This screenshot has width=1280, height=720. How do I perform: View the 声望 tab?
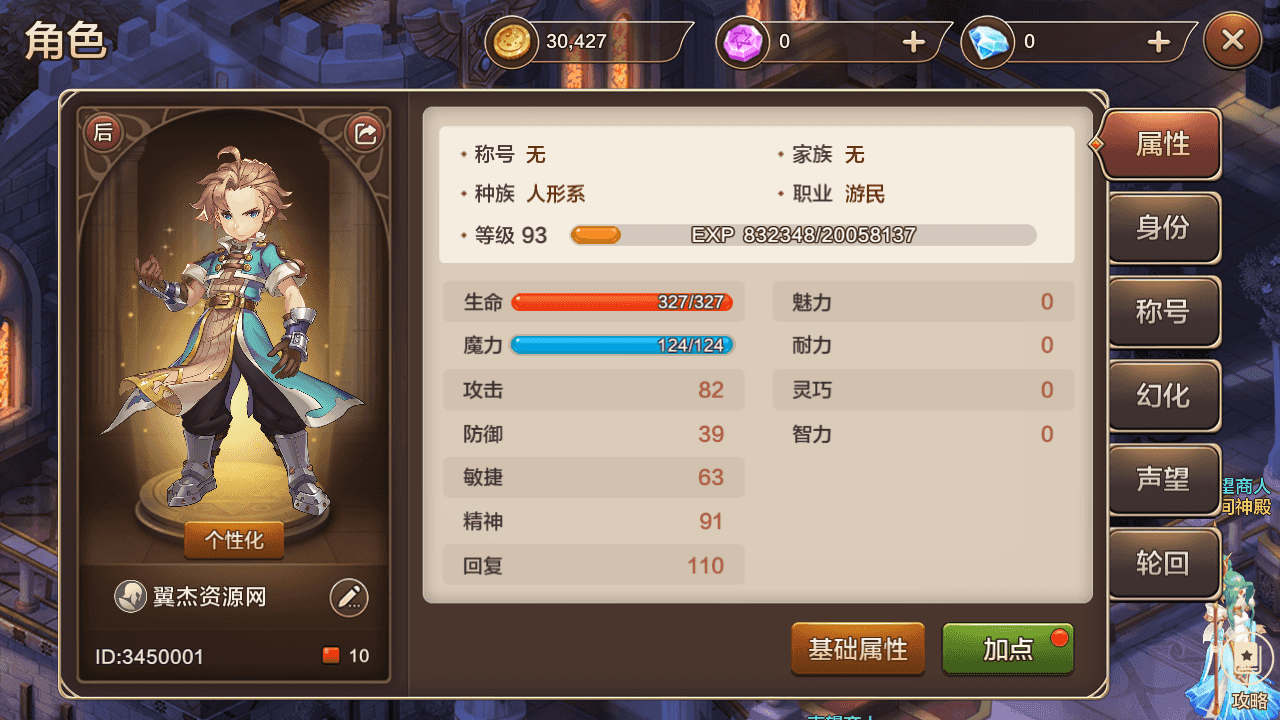coord(1163,480)
